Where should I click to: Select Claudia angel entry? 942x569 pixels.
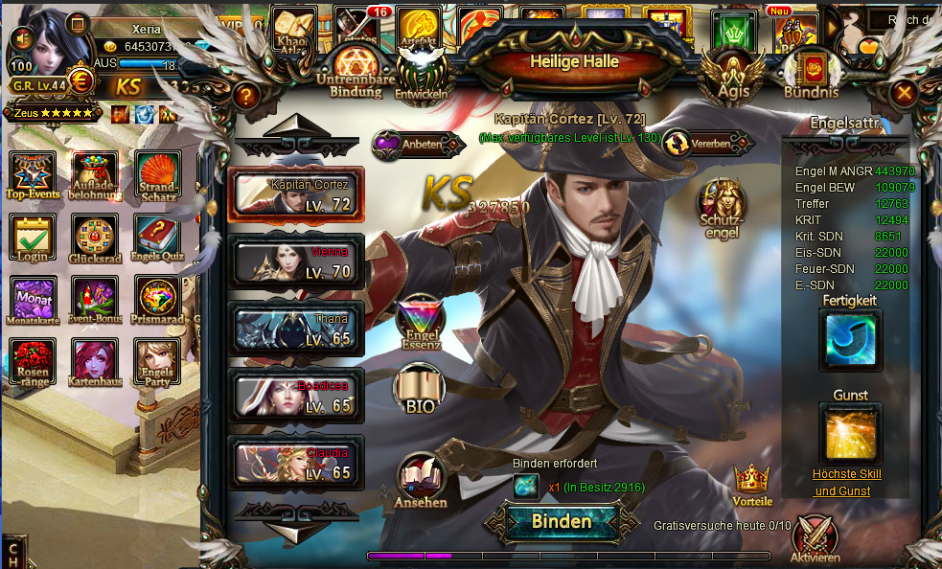pyautogui.click(x=296, y=462)
